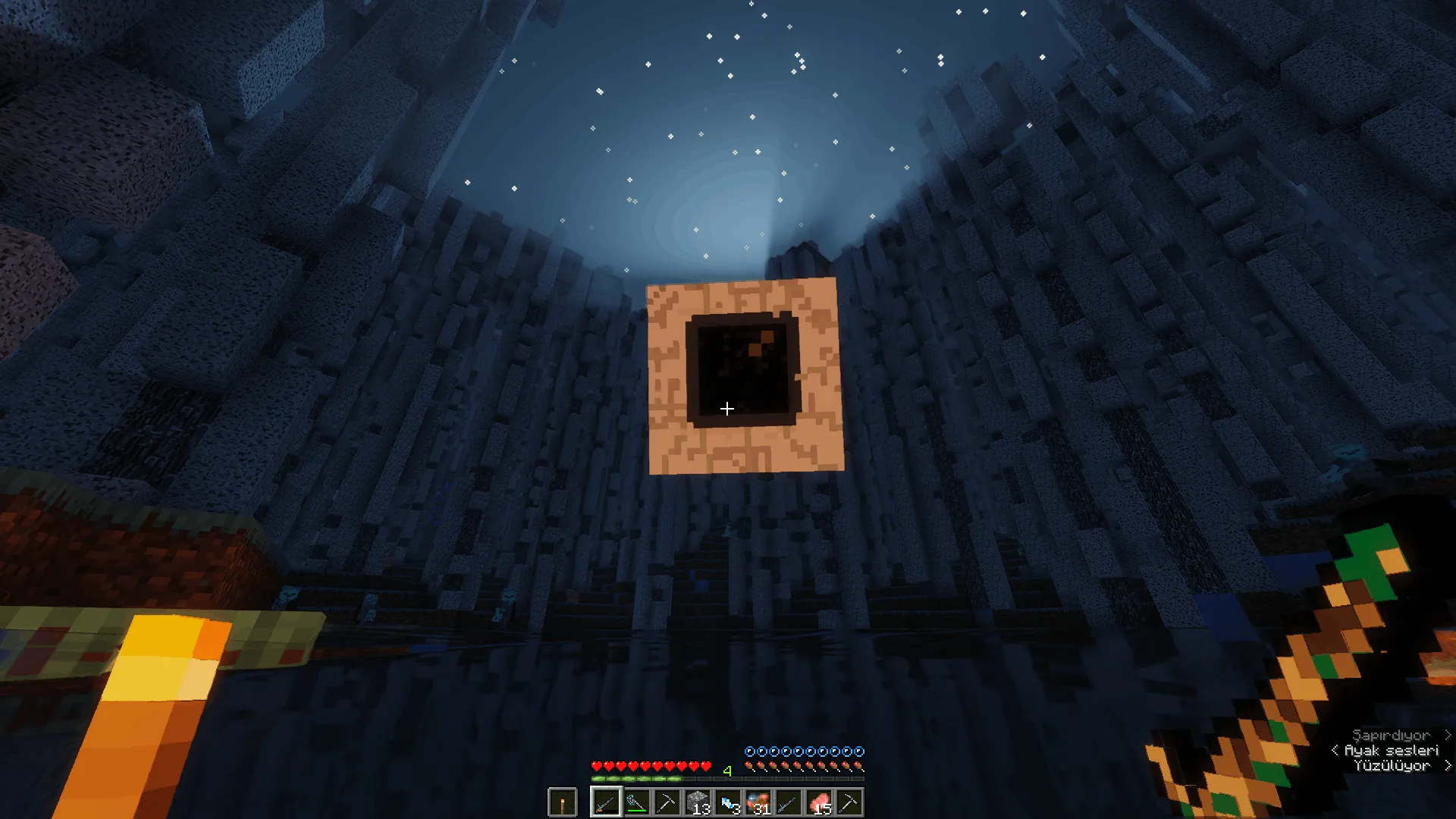The image size is (1456, 819).
Task: Click the first air bubble above the hunger bar
Action: point(750,752)
